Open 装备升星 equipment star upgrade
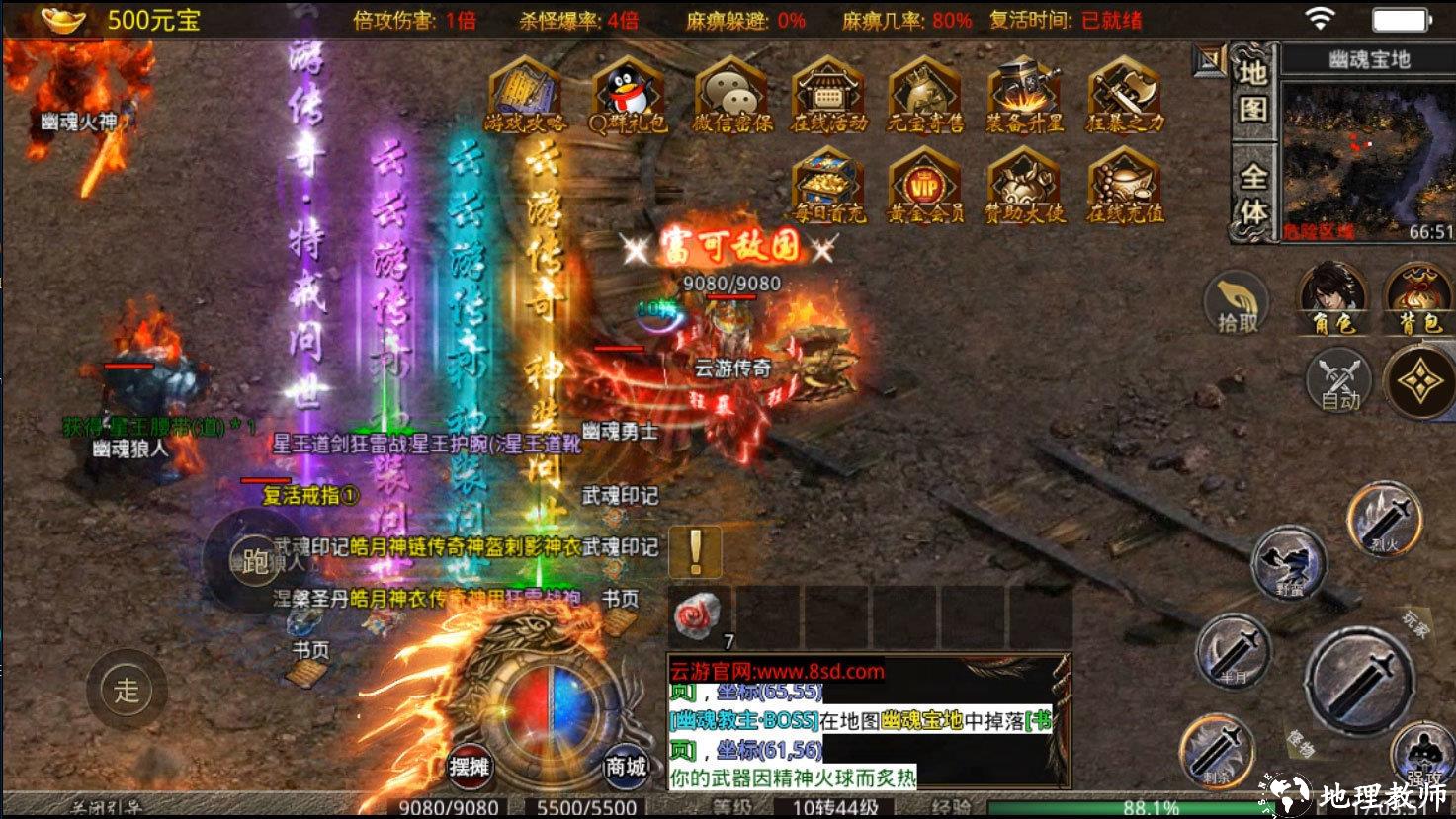The height and width of the screenshot is (819, 1456). click(x=1024, y=96)
